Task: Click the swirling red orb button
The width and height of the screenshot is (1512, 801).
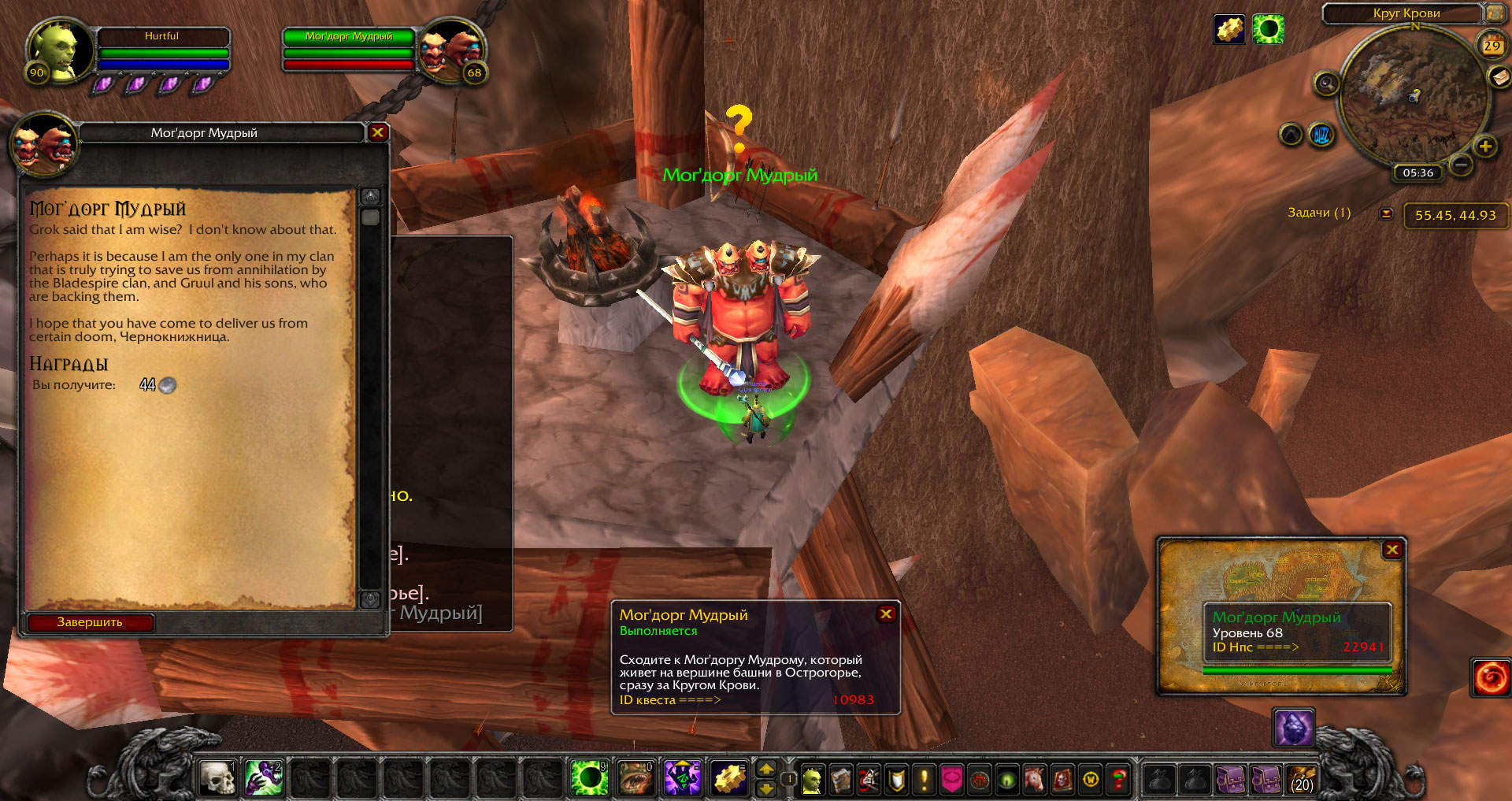Action: coord(1491,677)
